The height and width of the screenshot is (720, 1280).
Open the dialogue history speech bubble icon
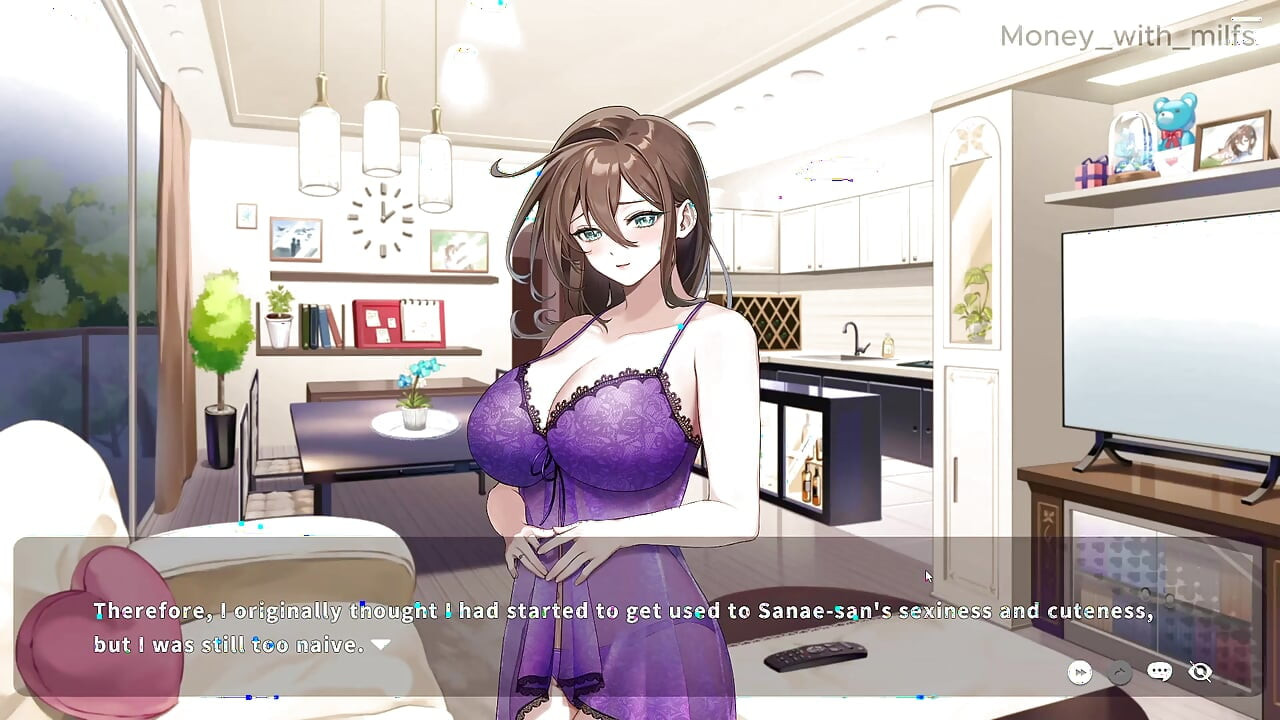click(x=1159, y=672)
